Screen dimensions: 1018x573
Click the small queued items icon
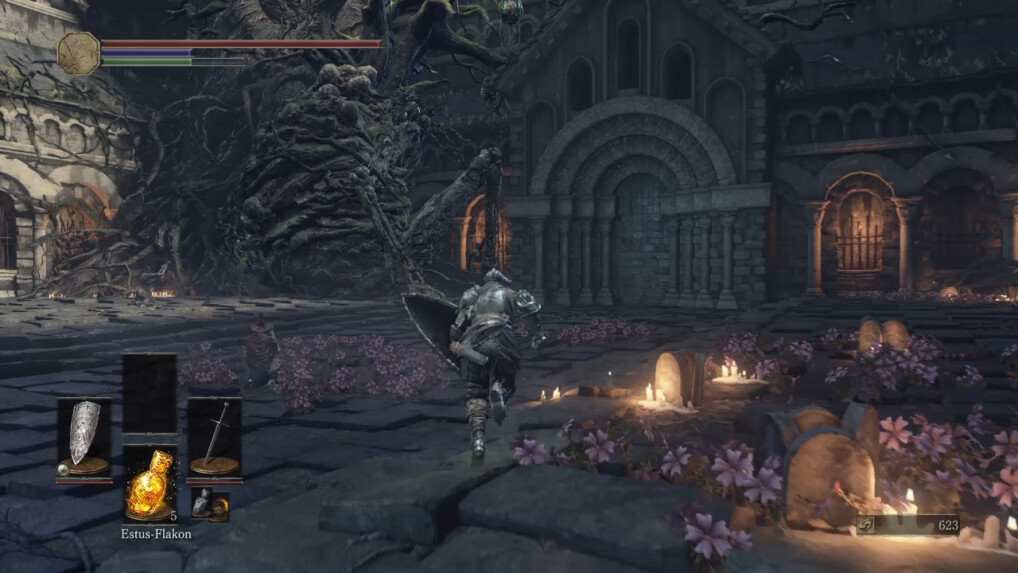pos(210,505)
